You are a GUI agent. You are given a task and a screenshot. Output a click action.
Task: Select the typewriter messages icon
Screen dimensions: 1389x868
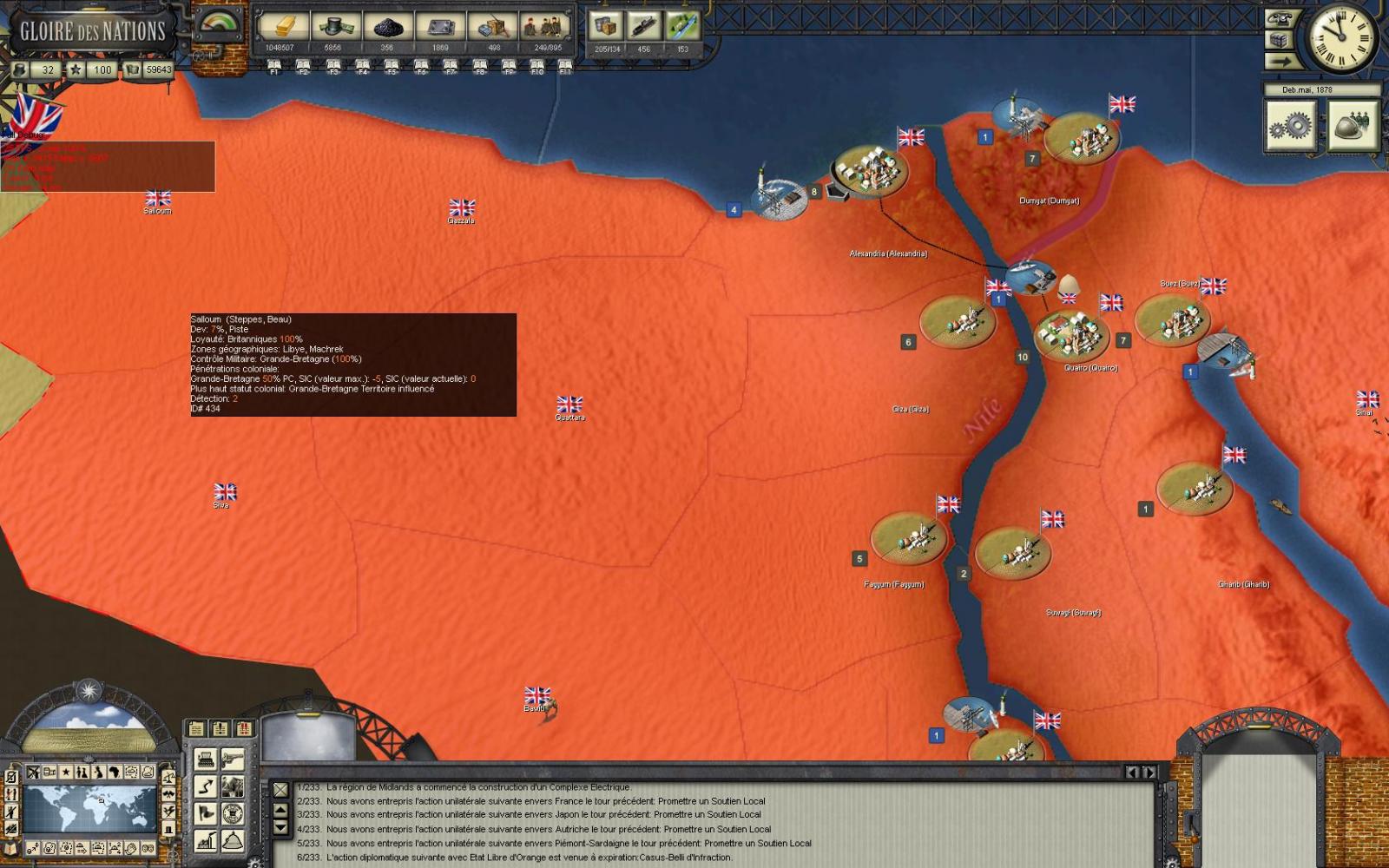(x=206, y=760)
